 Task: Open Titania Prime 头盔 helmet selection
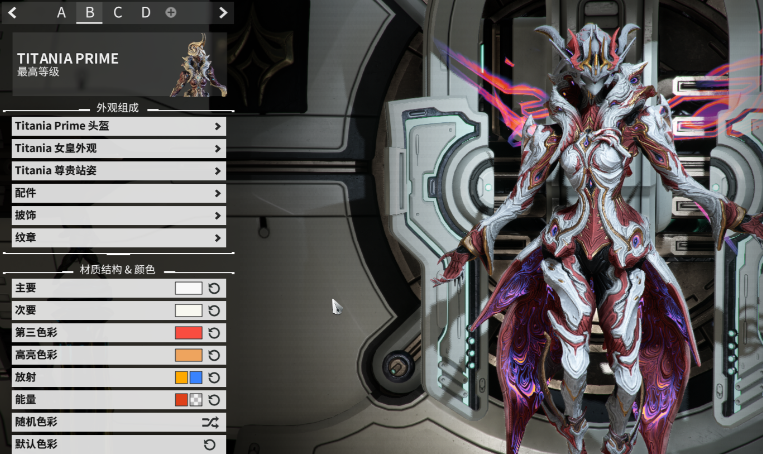(118, 126)
